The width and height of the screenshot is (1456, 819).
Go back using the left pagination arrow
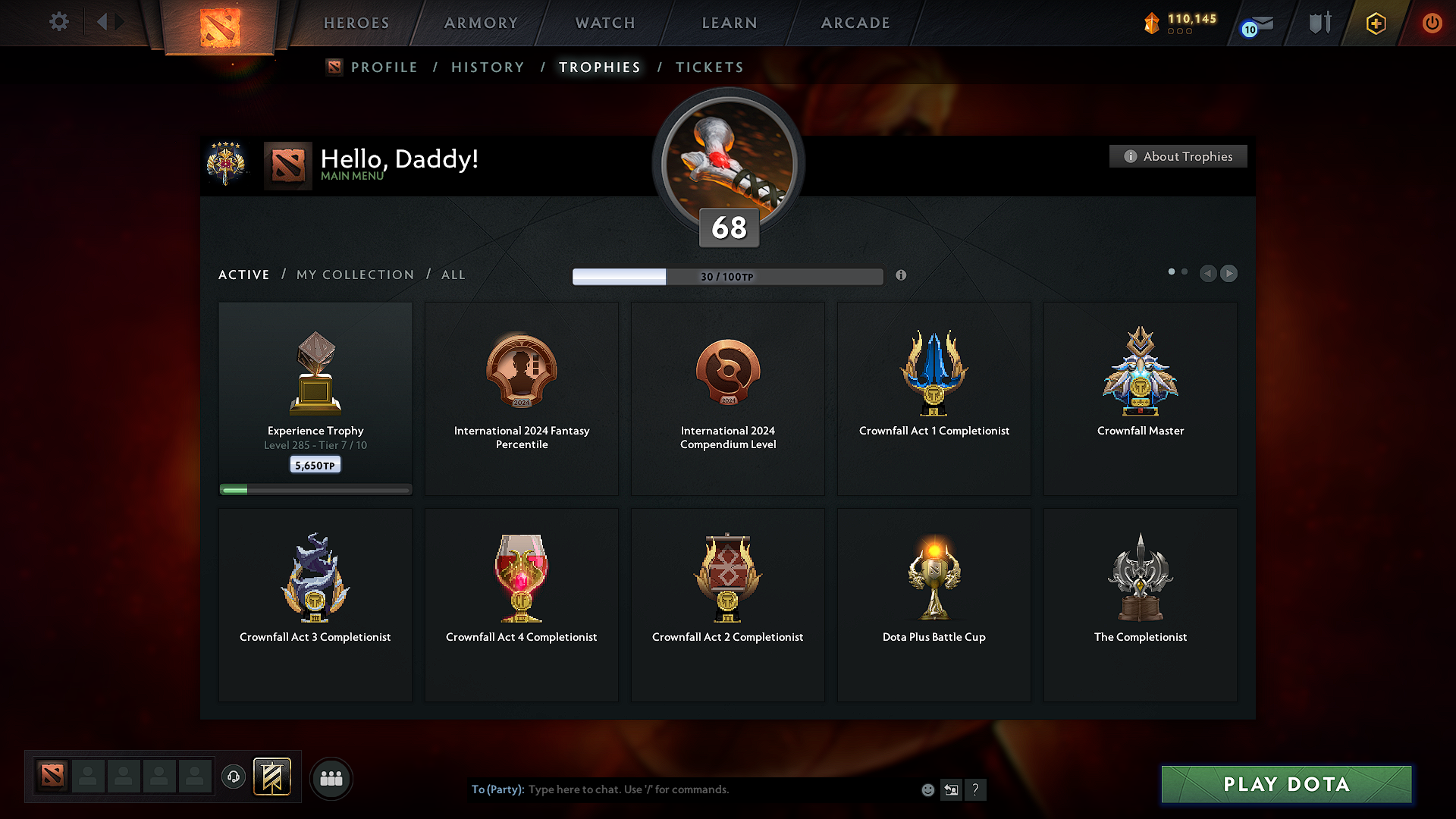[x=1209, y=274]
